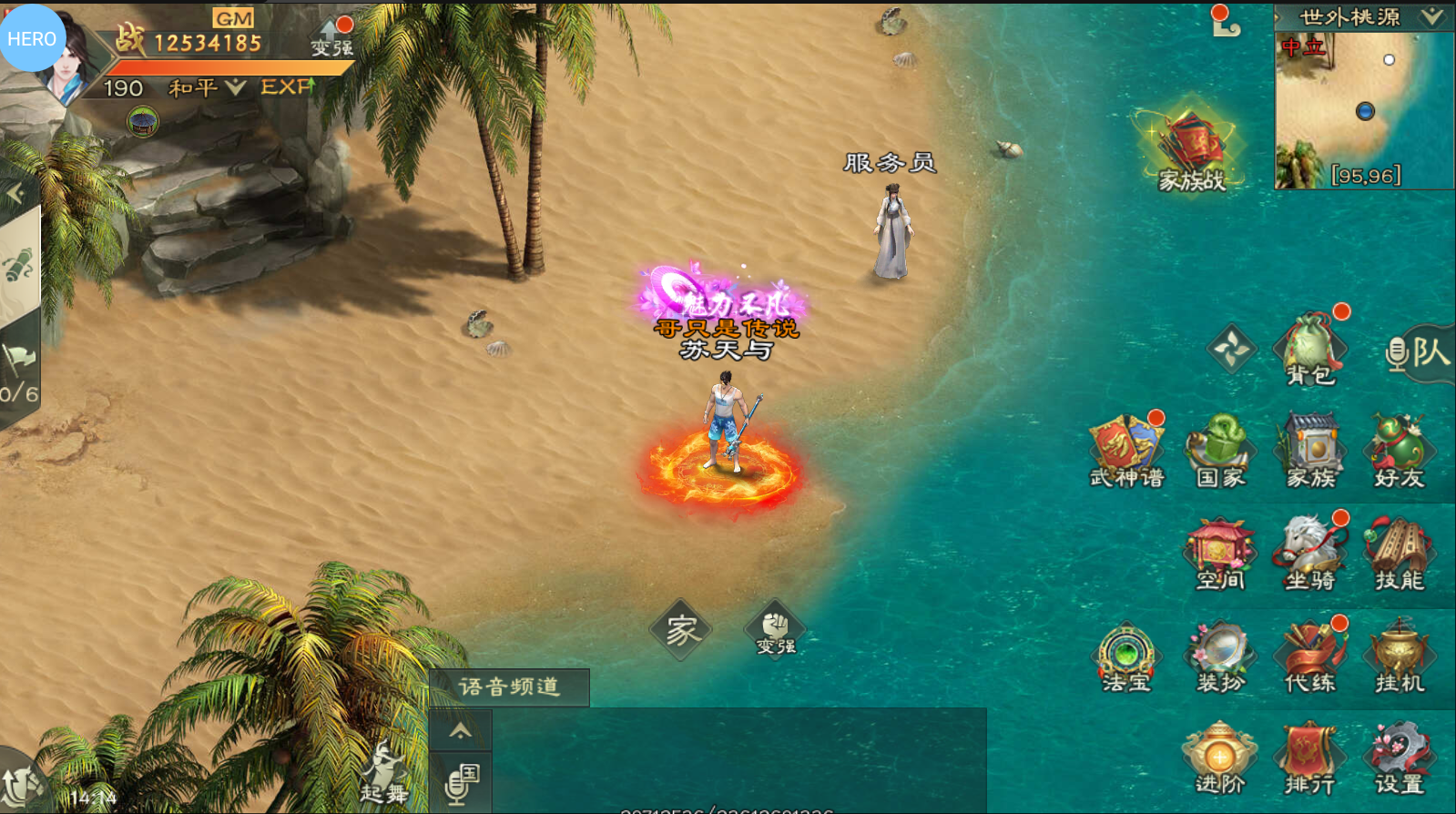The image size is (1456, 814).
Task: Open the 排行 rankings
Action: [1310, 759]
